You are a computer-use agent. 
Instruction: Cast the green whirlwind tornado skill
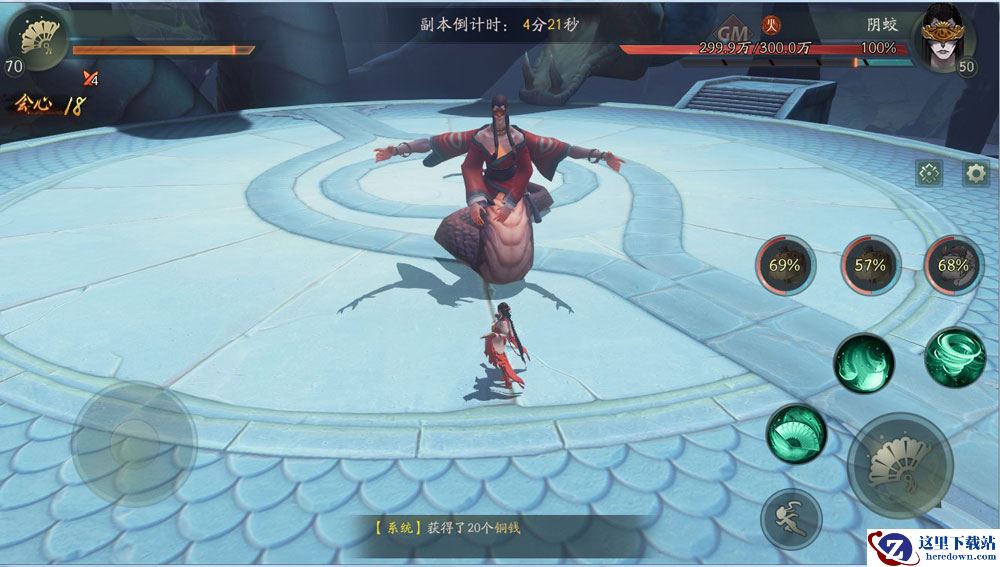coord(955,357)
